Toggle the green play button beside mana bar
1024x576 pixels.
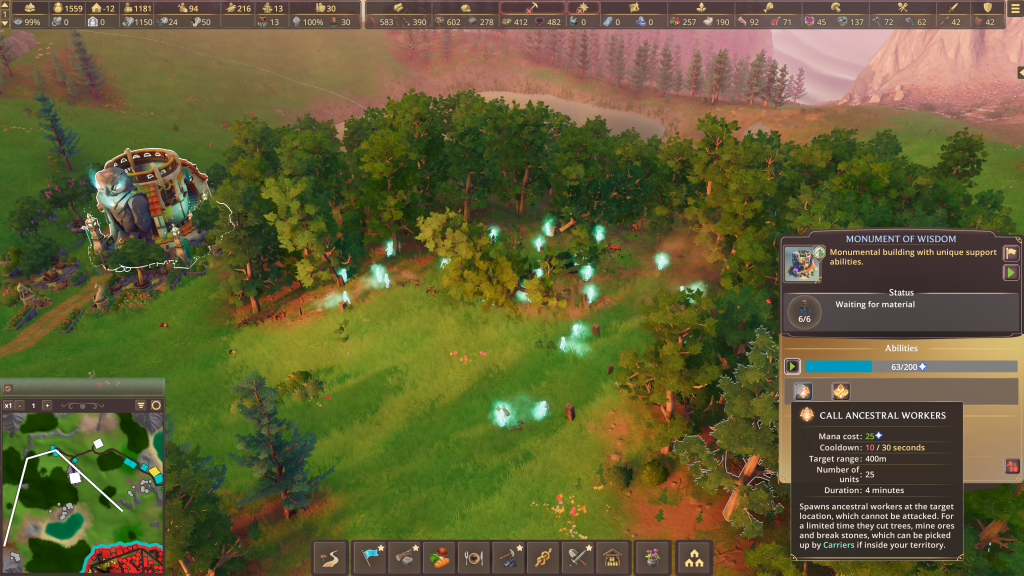792,367
